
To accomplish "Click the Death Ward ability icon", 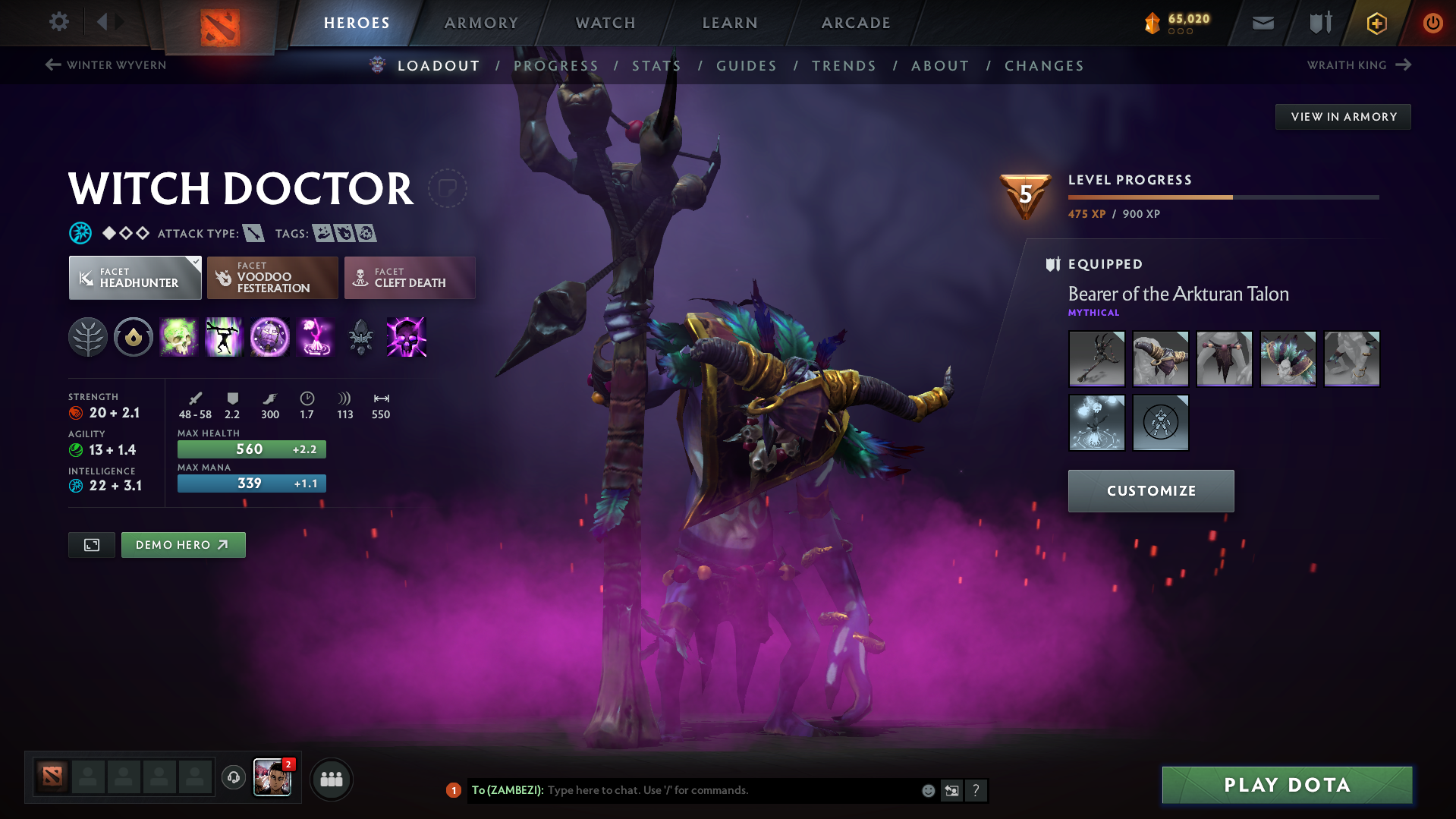I will coord(315,337).
